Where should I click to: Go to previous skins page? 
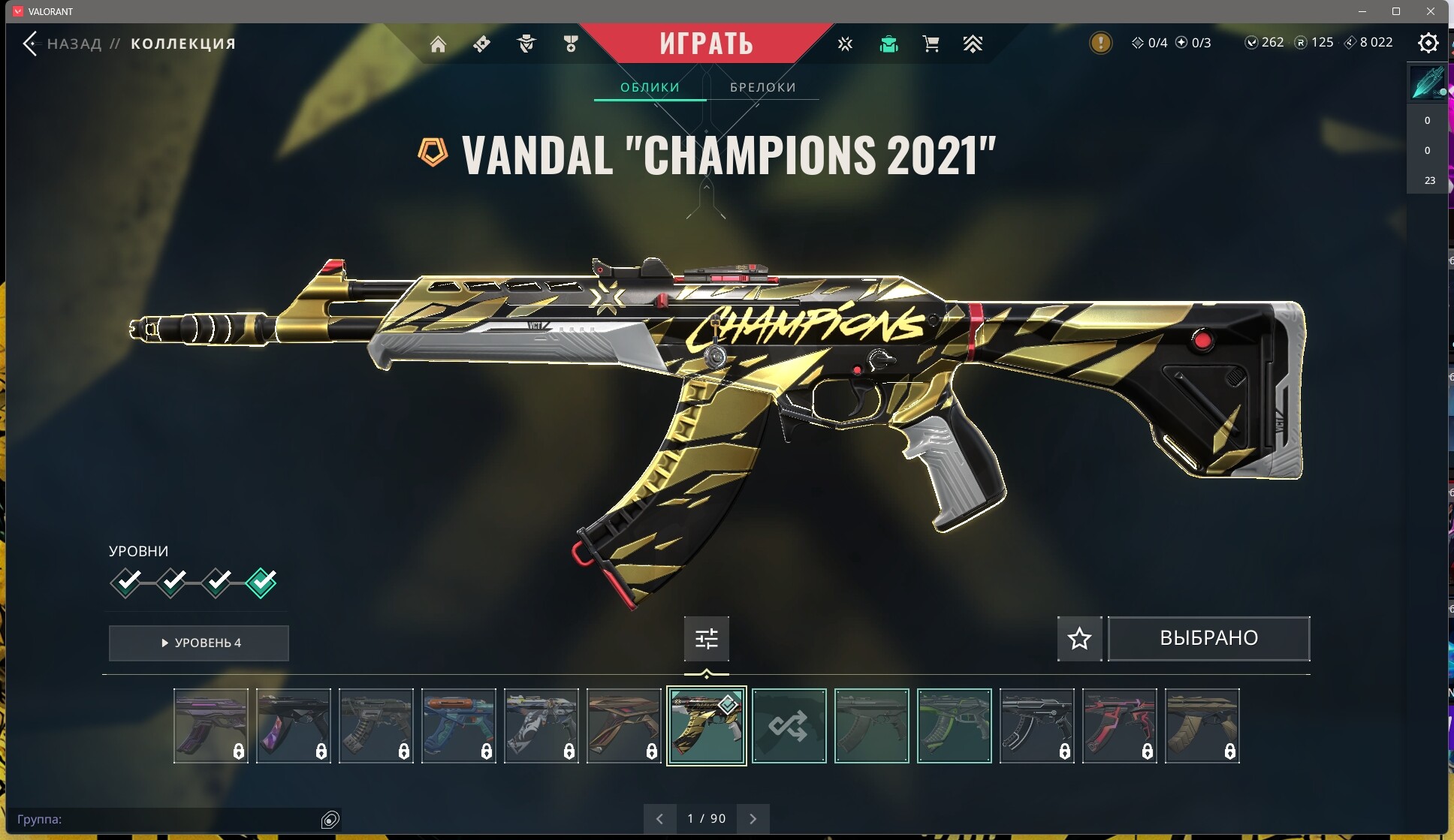coord(659,819)
